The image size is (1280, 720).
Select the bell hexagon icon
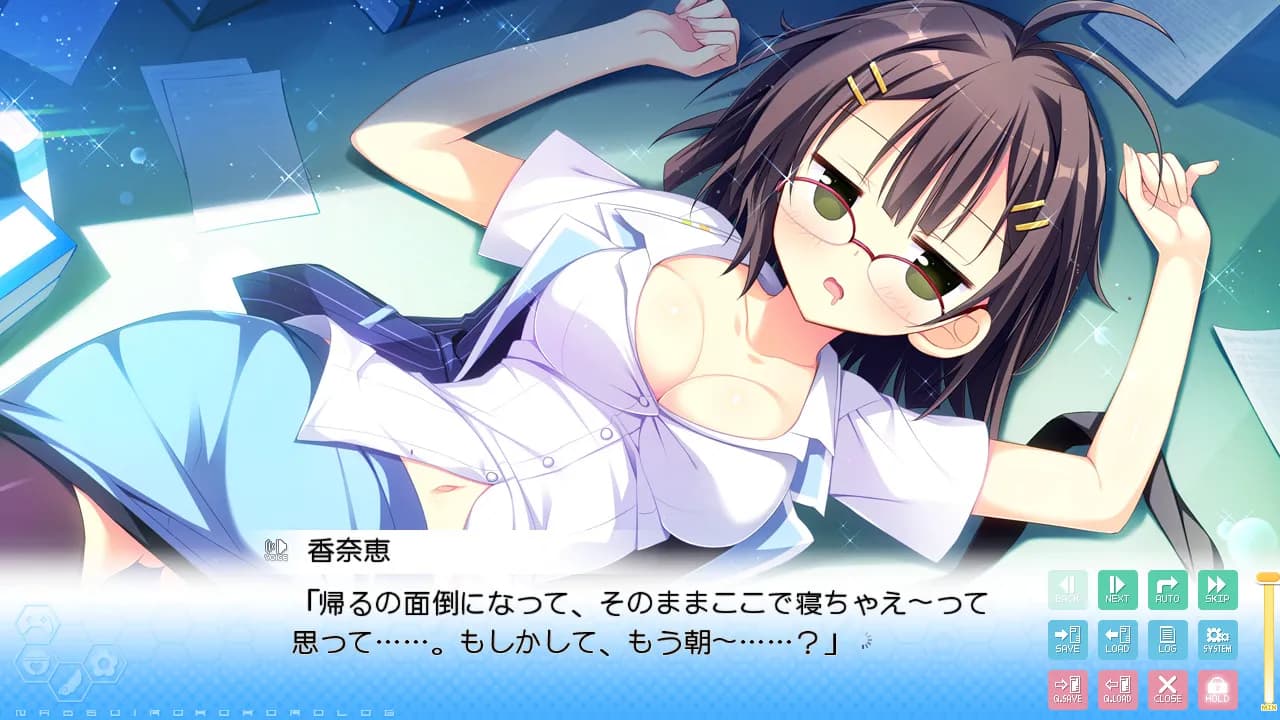coord(36,662)
